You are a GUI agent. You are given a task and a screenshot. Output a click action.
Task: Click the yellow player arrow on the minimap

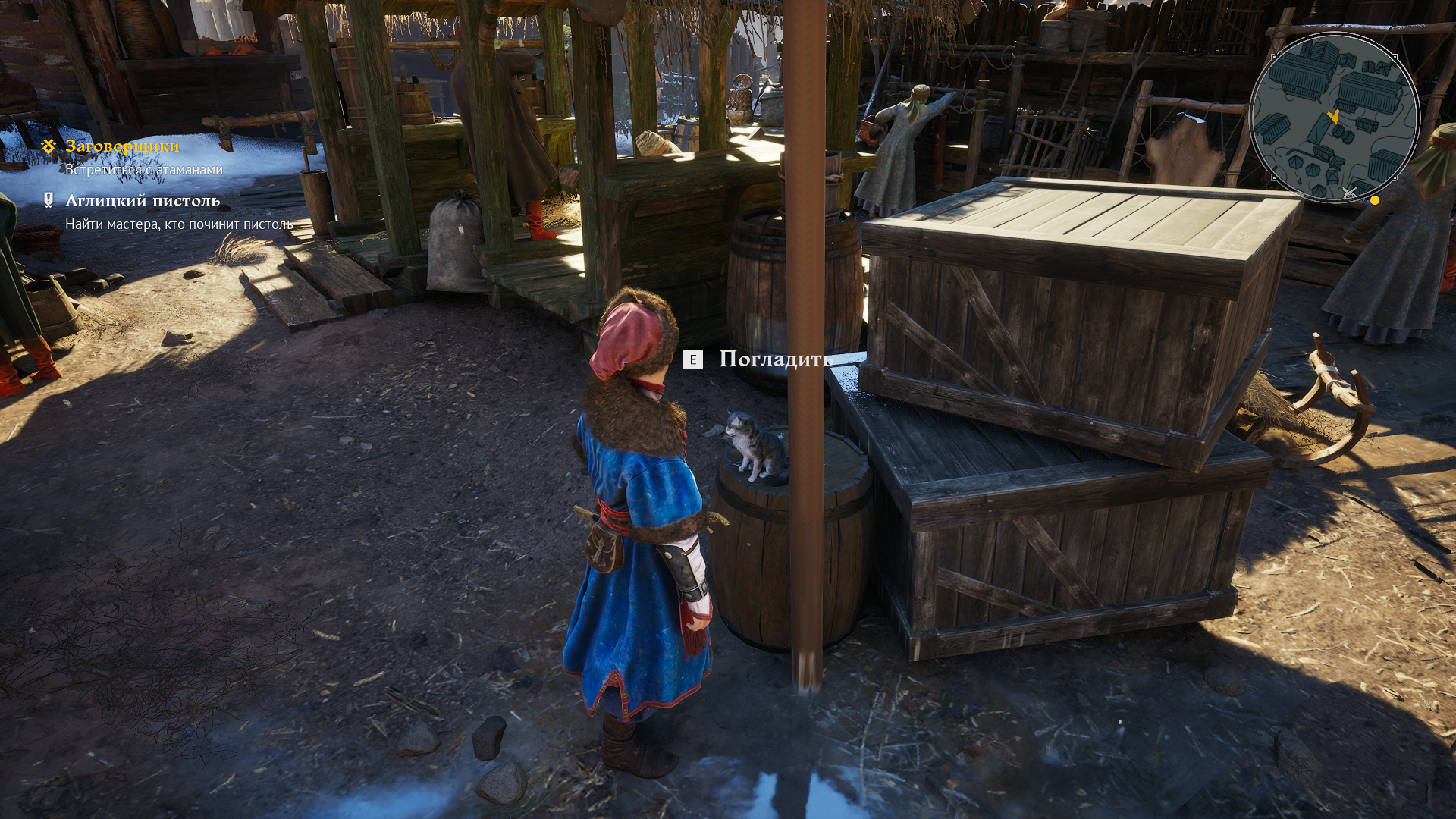point(1333,117)
